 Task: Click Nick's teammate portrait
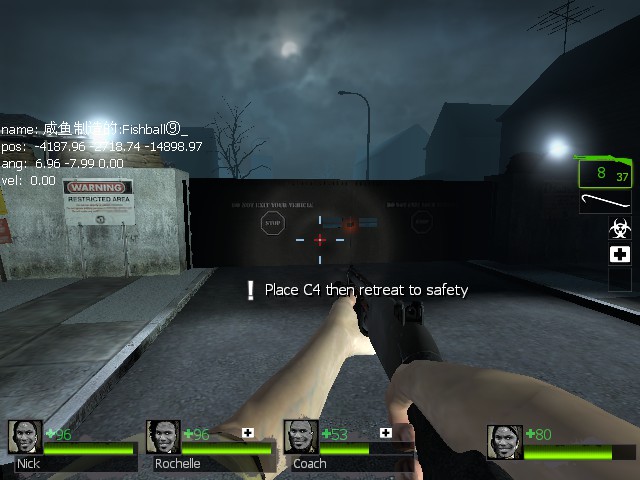[26, 437]
